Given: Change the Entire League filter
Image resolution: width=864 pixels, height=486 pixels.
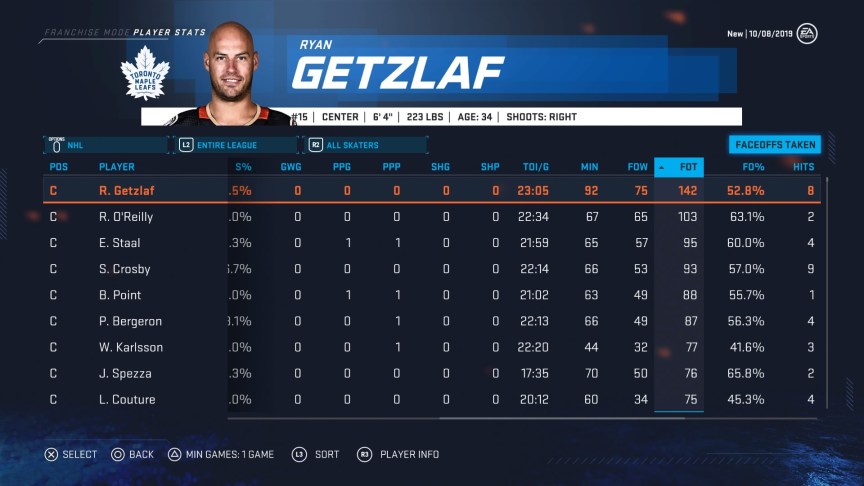Looking at the screenshot, I should tap(238, 145).
